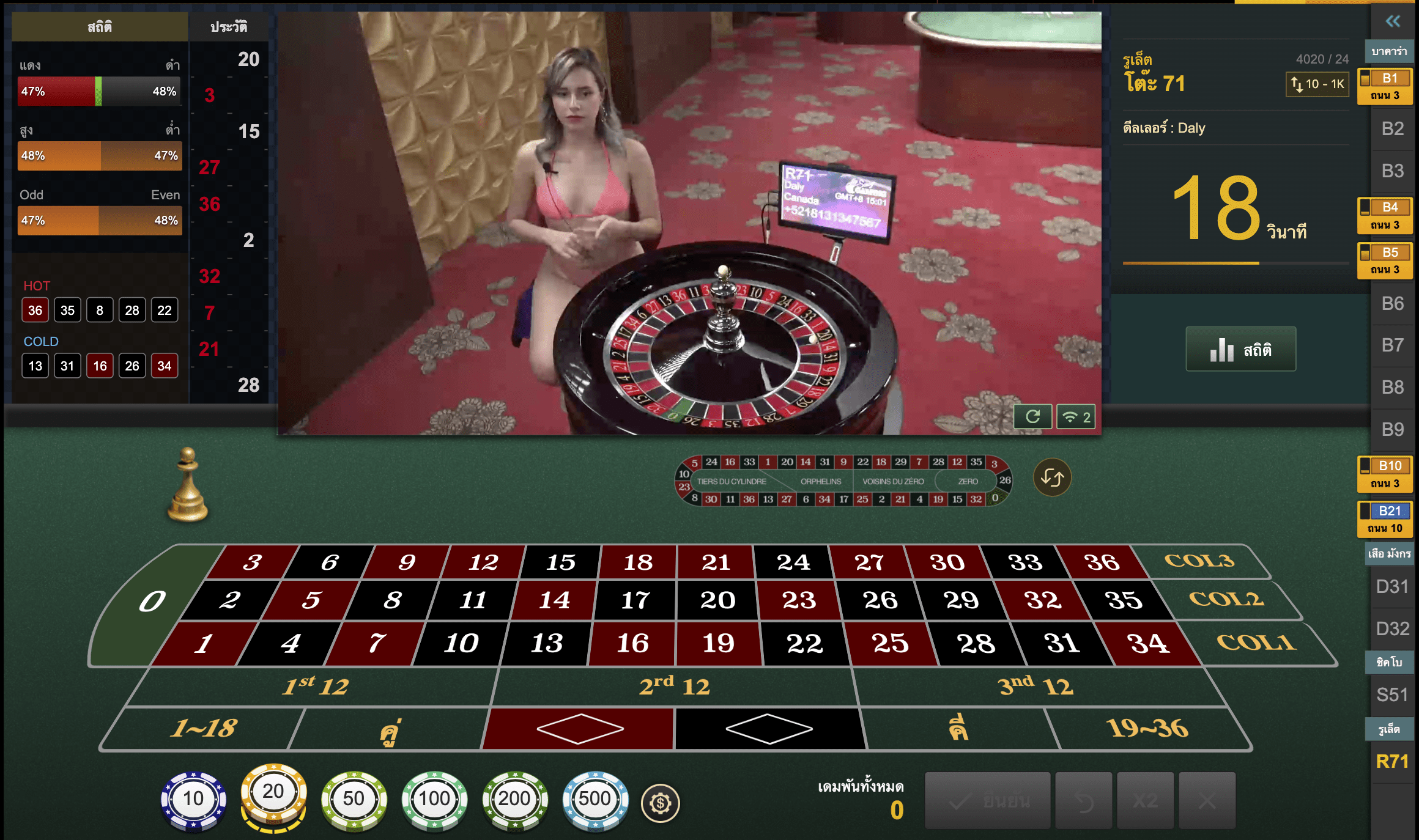This screenshot has width=1419, height=840.
Task: Expand the รูเล็ต game category
Action: 1389,728
